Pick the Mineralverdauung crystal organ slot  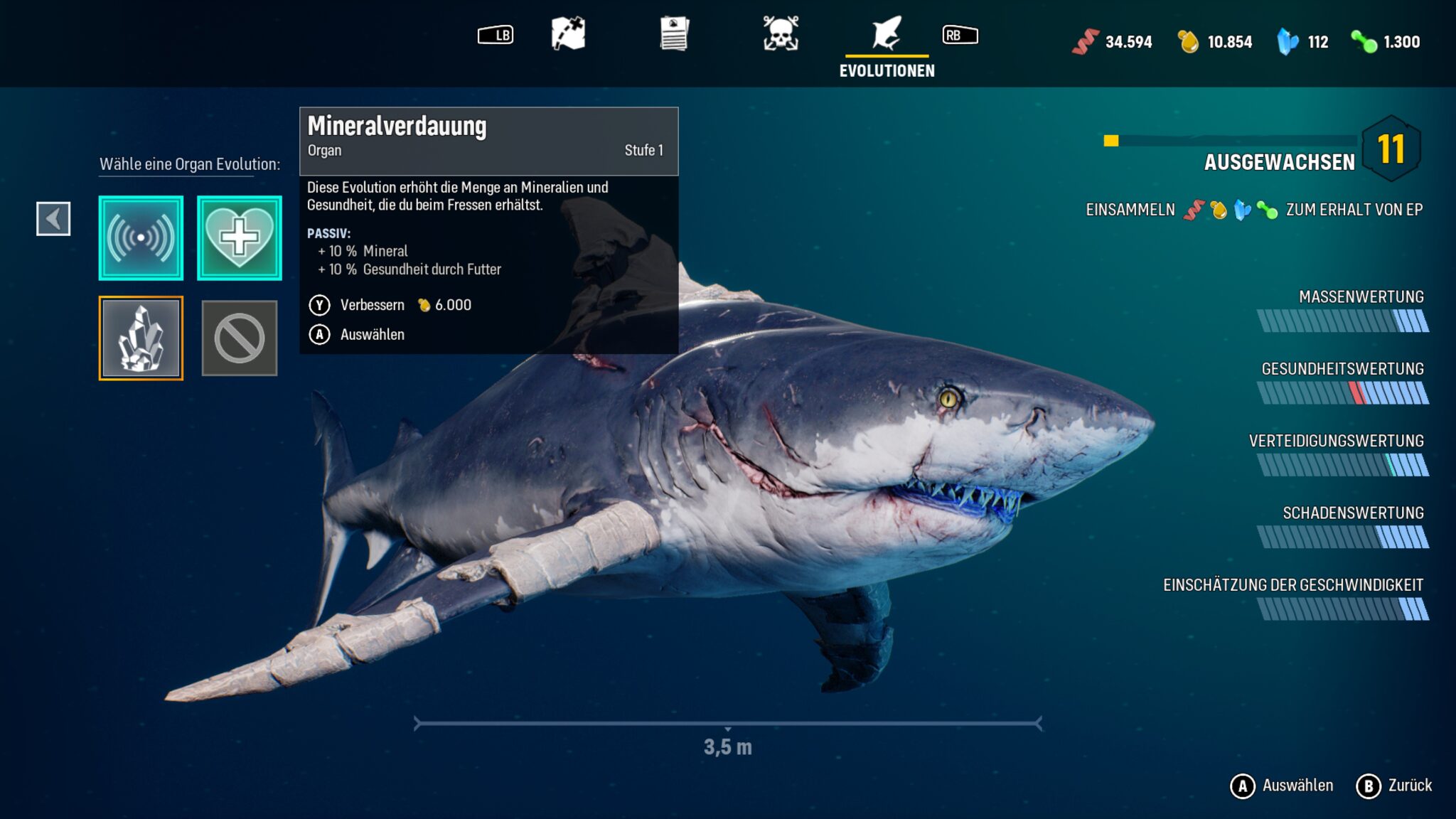coord(141,338)
